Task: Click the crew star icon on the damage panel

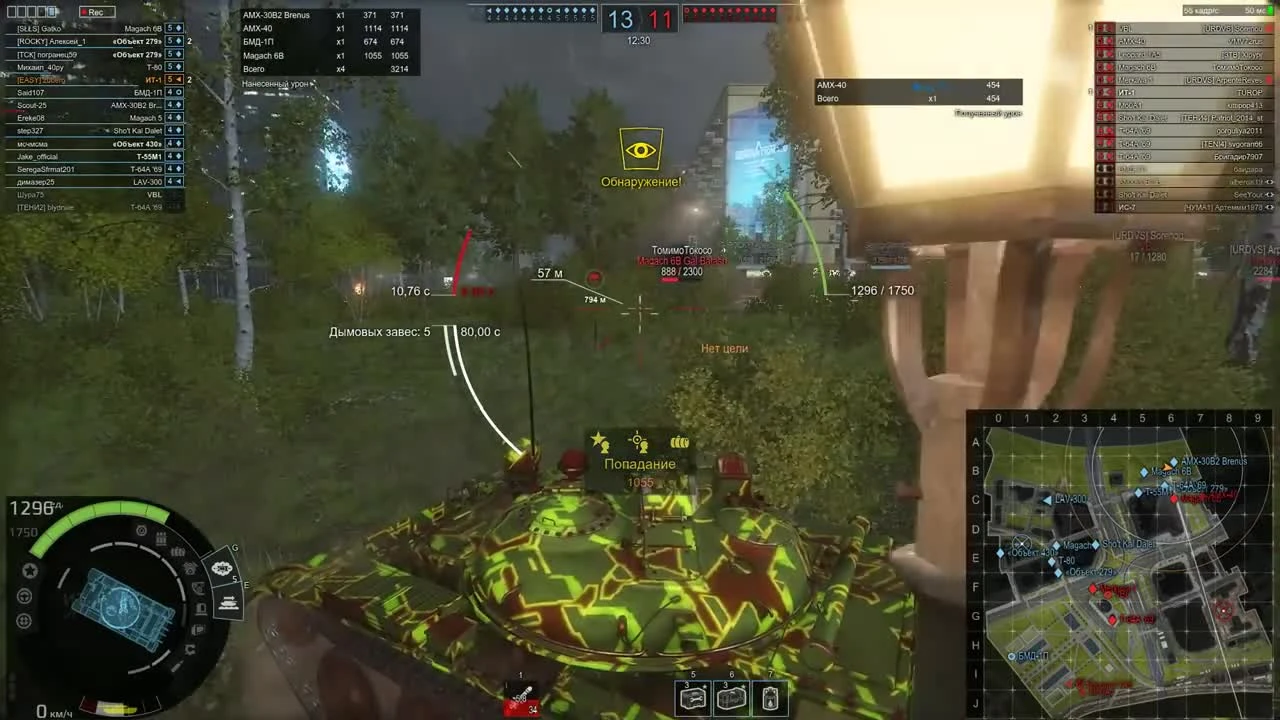Action: 599,440
